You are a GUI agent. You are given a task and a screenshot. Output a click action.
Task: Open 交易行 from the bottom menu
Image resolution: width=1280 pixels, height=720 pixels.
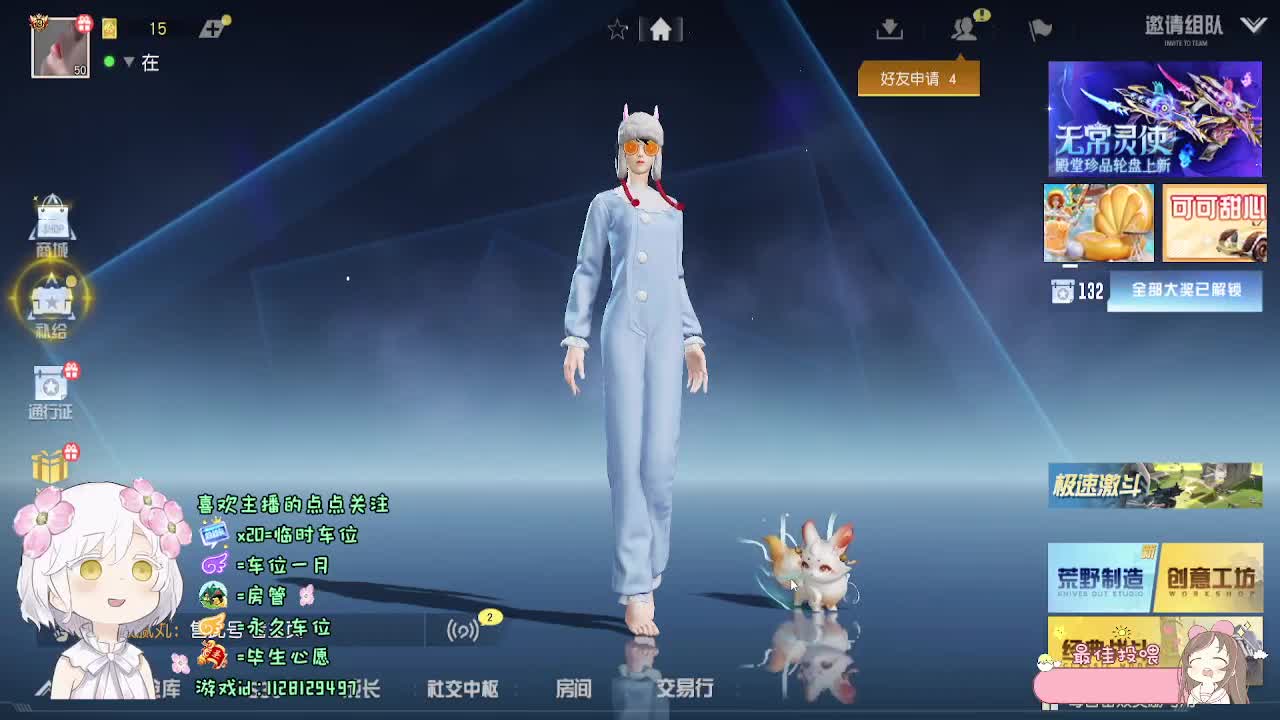point(686,690)
